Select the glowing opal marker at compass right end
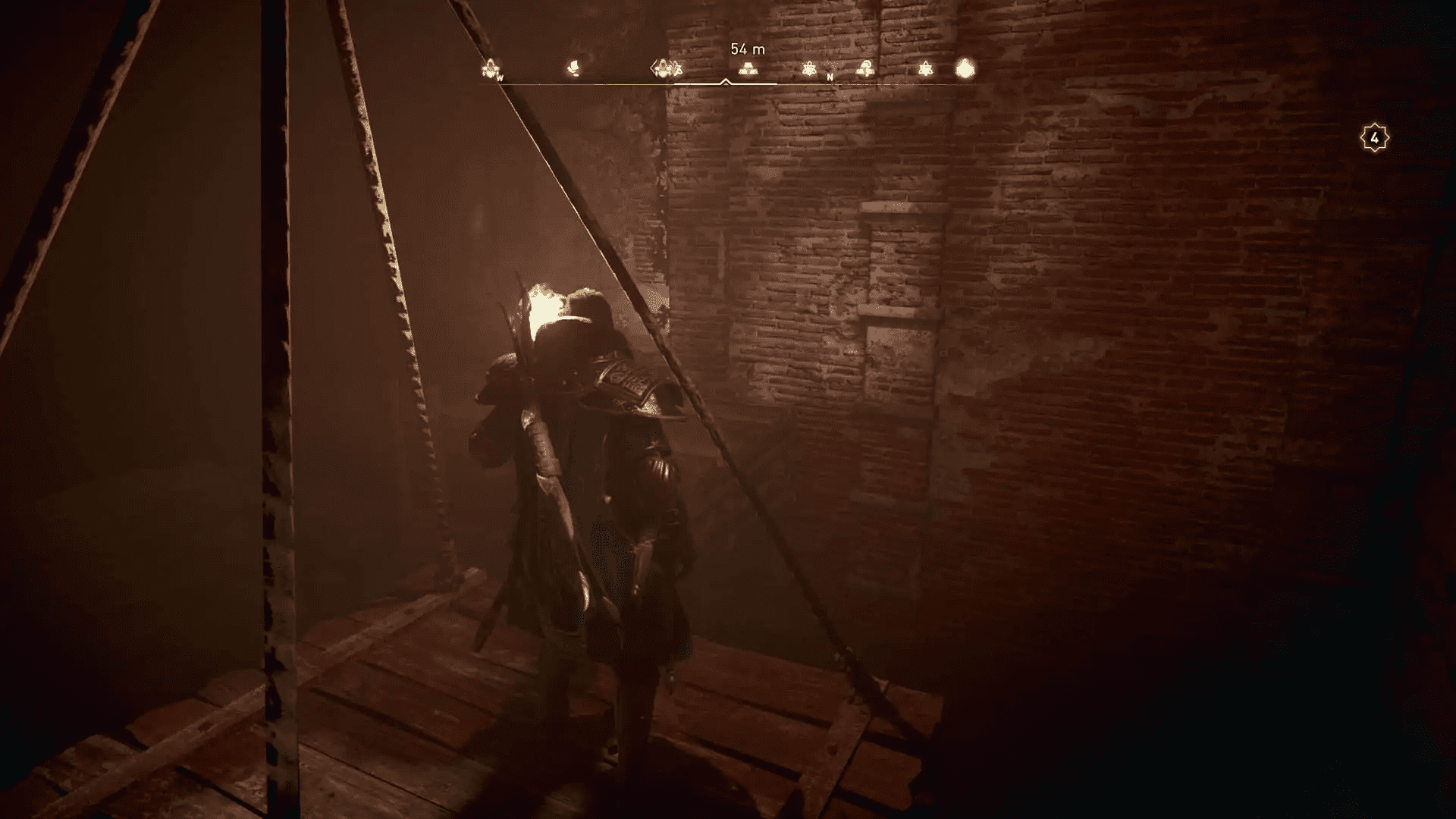The width and height of the screenshot is (1456, 819). pyautogui.click(x=965, y=67)
